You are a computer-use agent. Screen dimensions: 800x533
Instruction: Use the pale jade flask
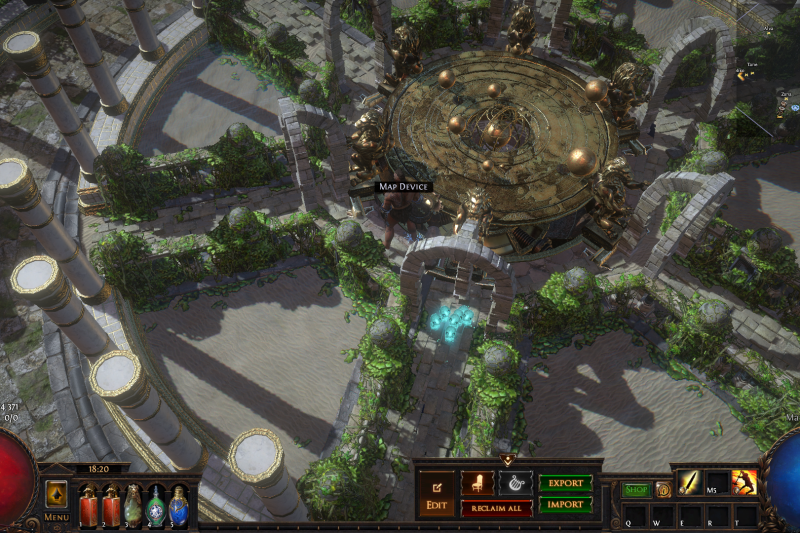pos(133,505)
